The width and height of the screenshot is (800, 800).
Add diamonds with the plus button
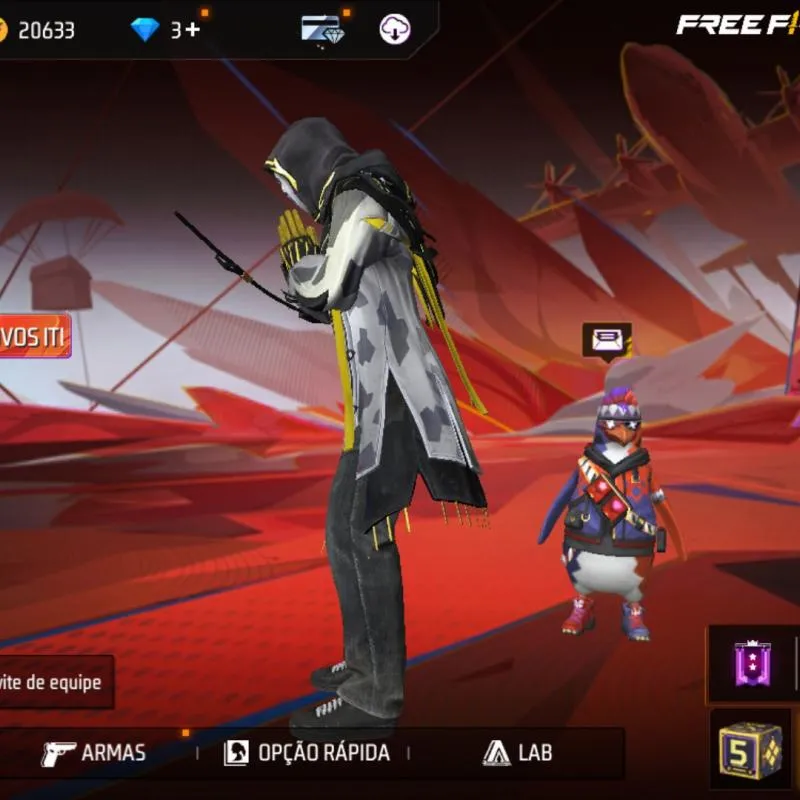190,30
